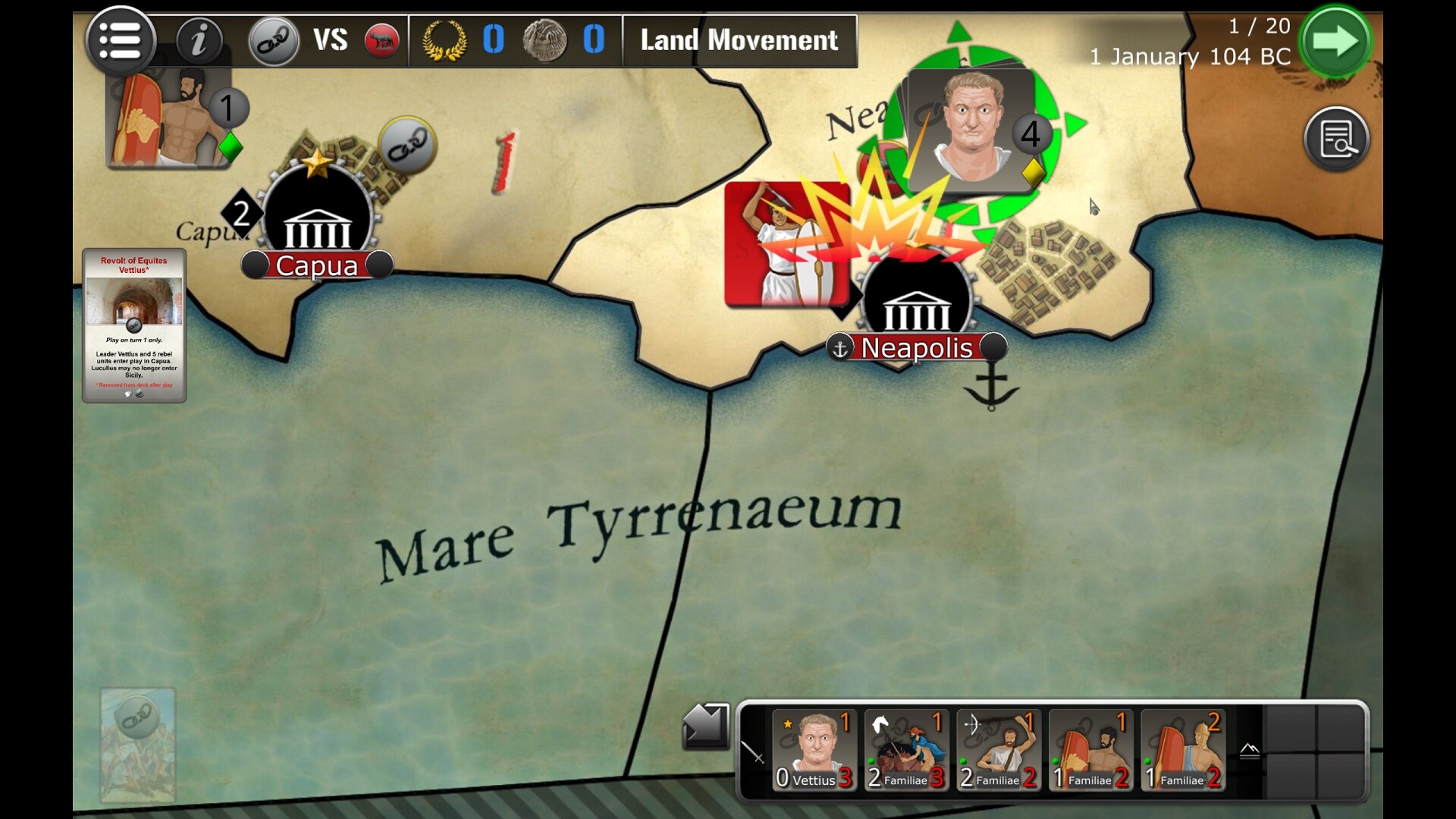This screenshot has width=1456, height=819.
Task: Click the yellow diamond marker on Vettius portrait
Action: coord(1033,173)
